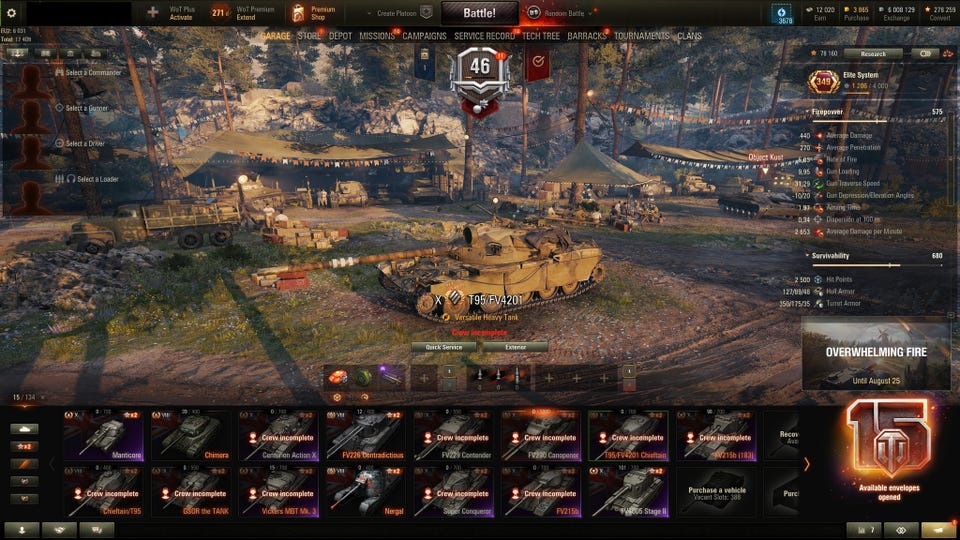Open the Missions tab
Screen dimensions: 960x540
(377, 36)
